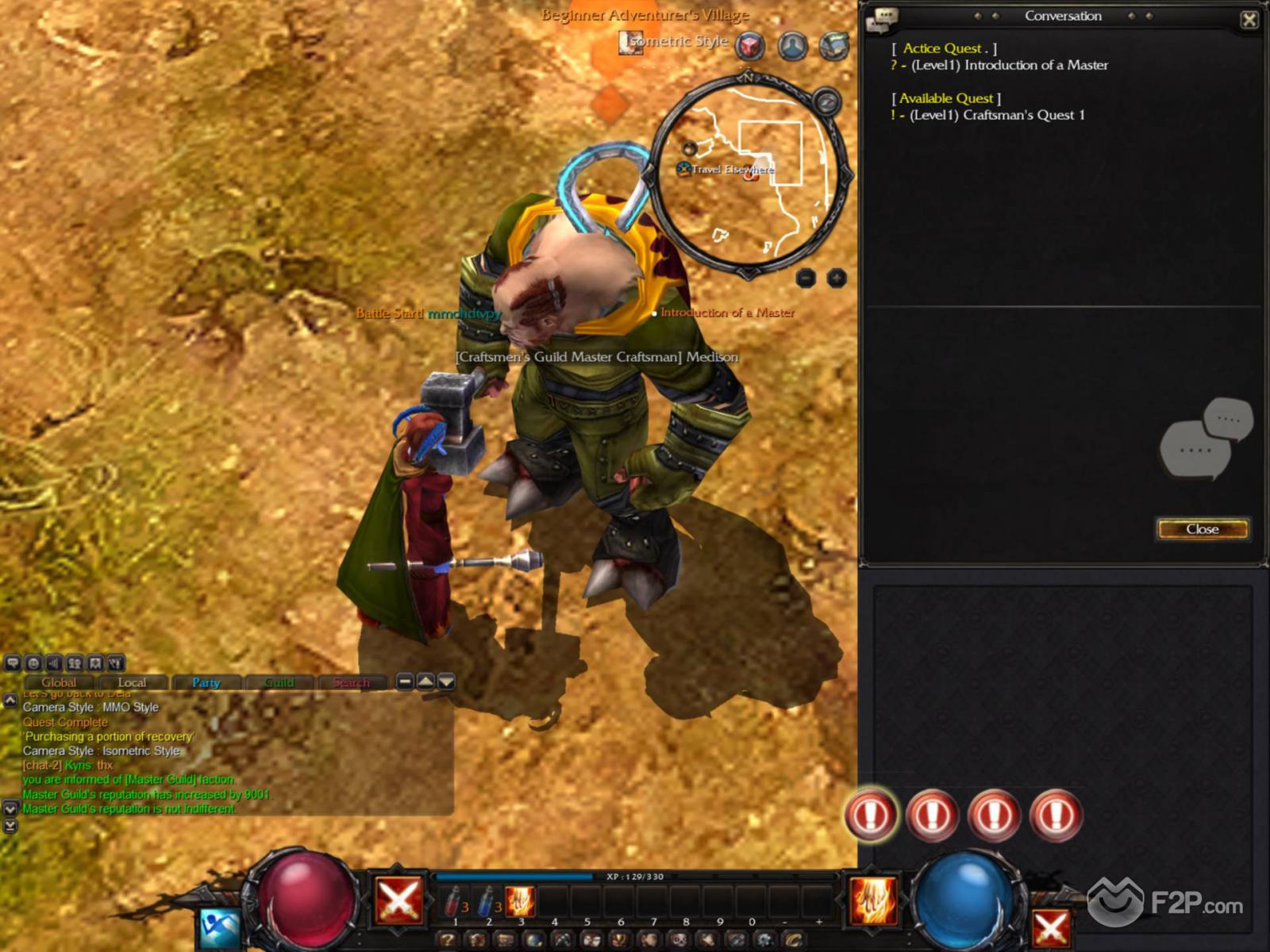The width and height of the screenshot is (1270, 952).
Task: Open the Guild chat tab
Action: [279, 682]
